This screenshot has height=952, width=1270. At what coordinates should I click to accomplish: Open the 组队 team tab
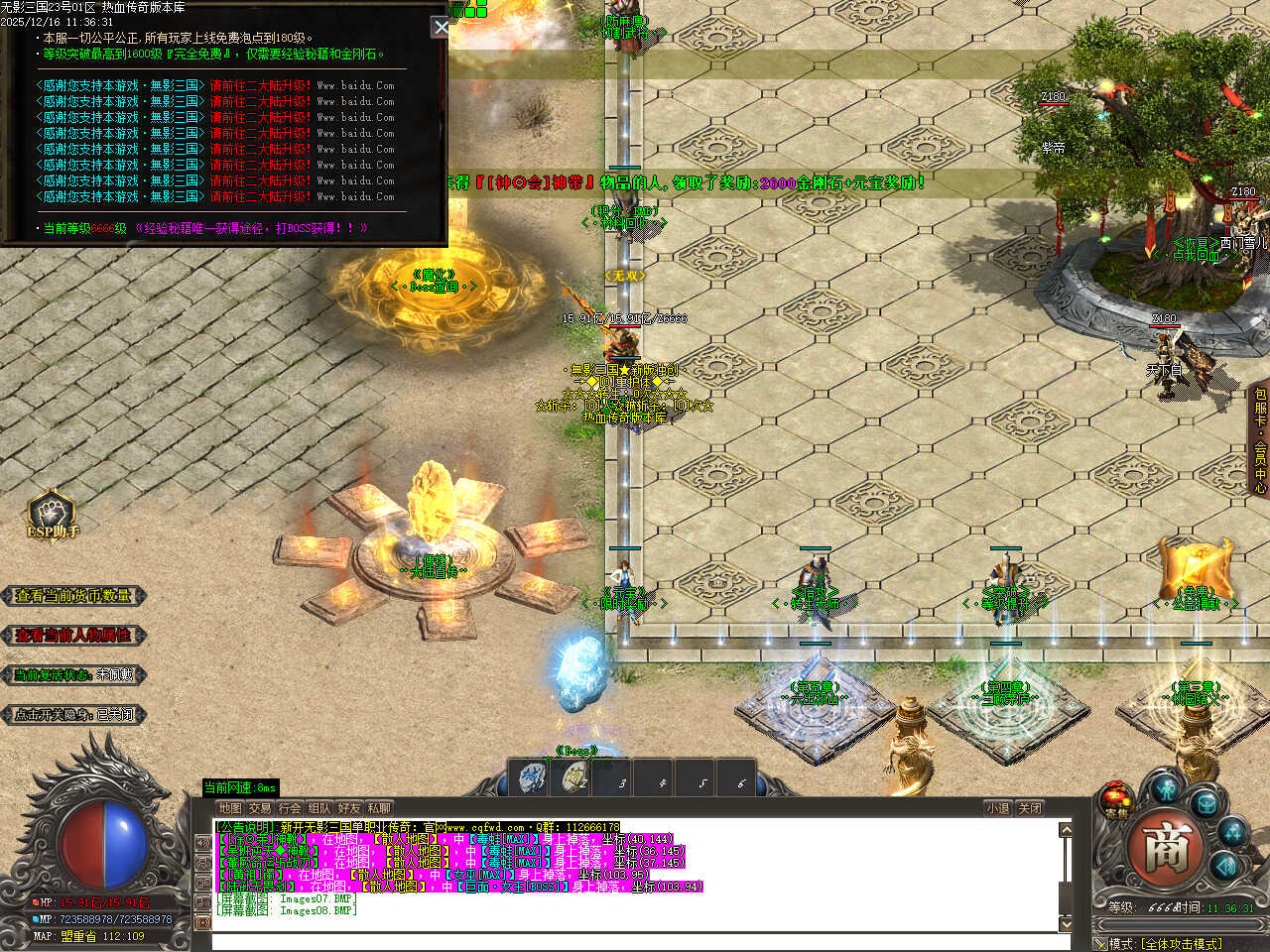click(x=319, y=808)
